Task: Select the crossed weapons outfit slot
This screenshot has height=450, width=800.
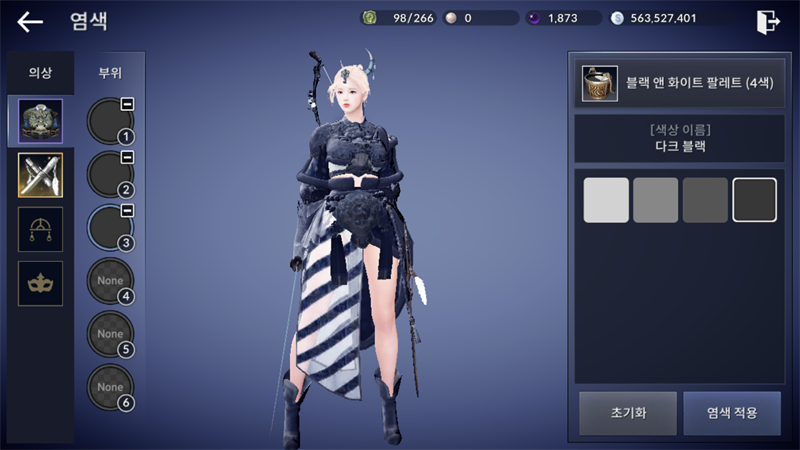Action: click(41, 175)
